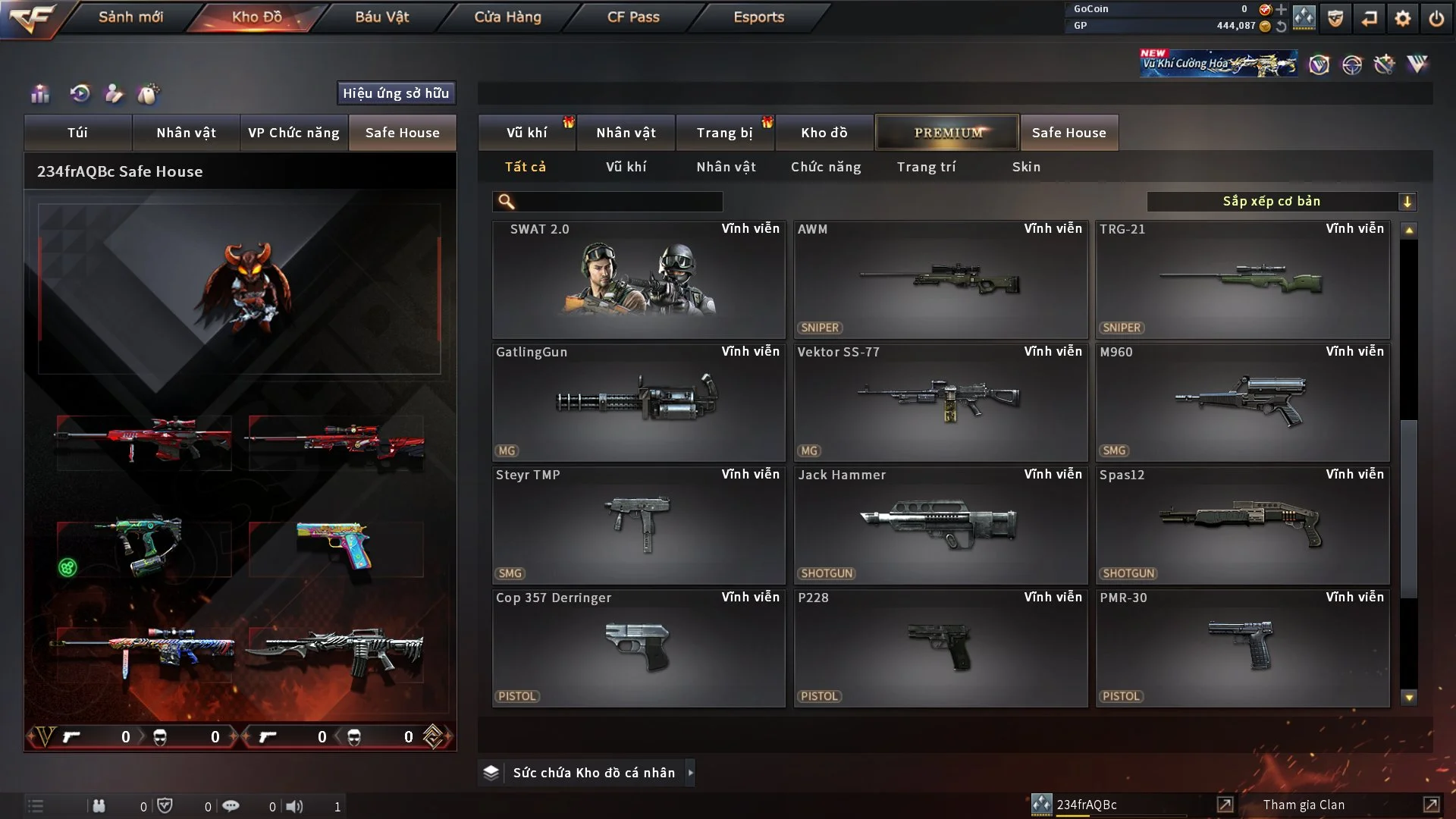
Task: Click the settings gear icon
Action: (x=1402, y=18)
